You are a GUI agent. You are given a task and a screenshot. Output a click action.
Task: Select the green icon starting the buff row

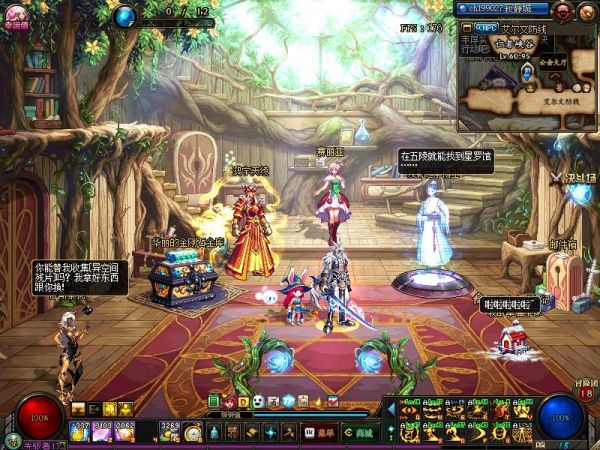point(214,401)
